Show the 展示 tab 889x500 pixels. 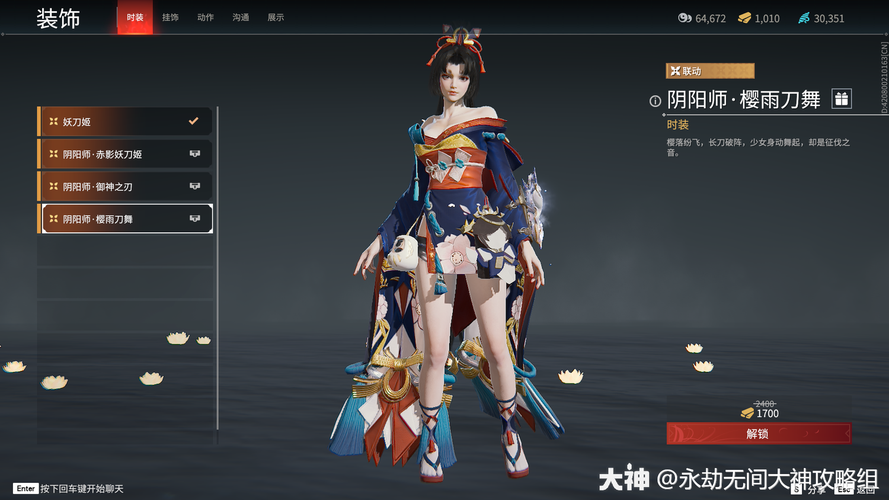tap(276, 17)
